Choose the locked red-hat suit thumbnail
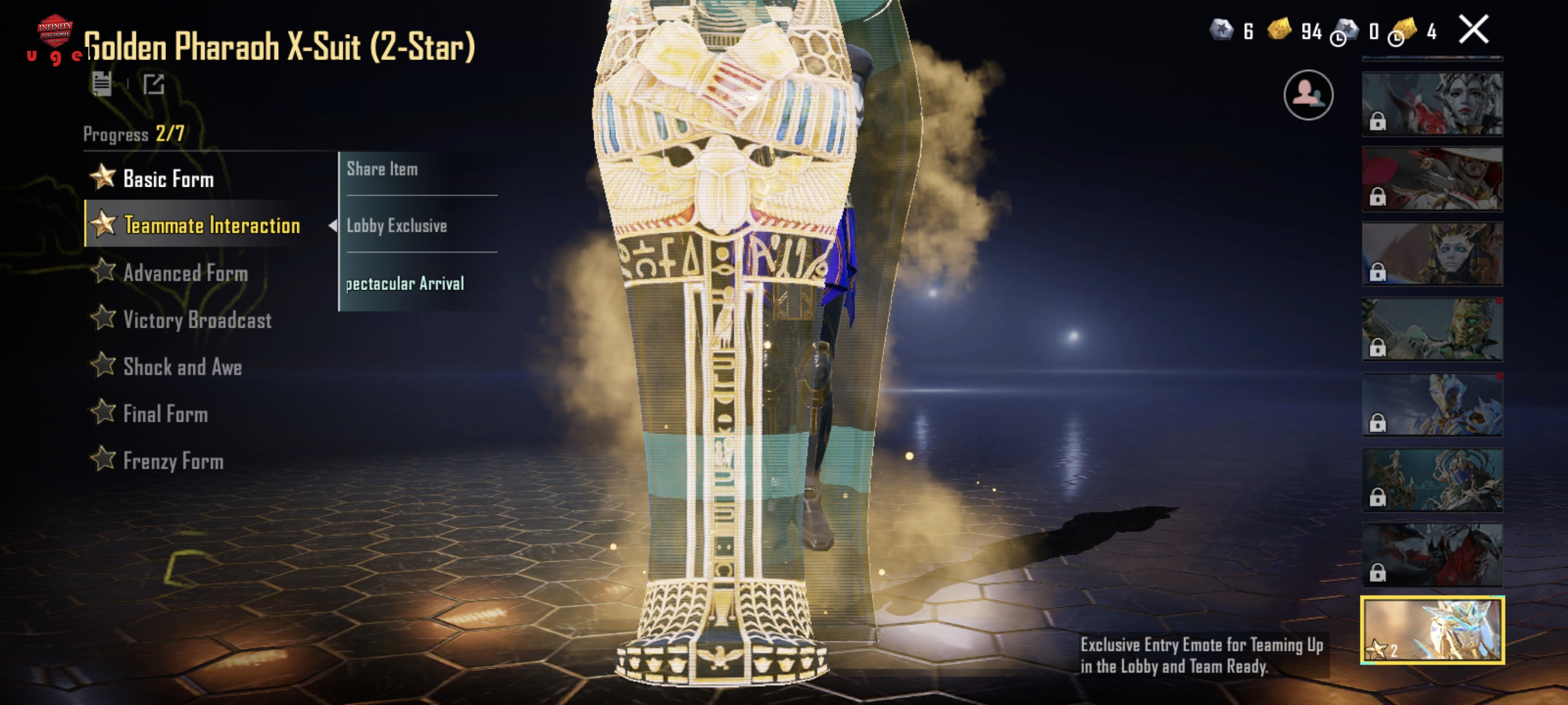This screenshot has height=705, width=1568. click(x=1432, y=179)
